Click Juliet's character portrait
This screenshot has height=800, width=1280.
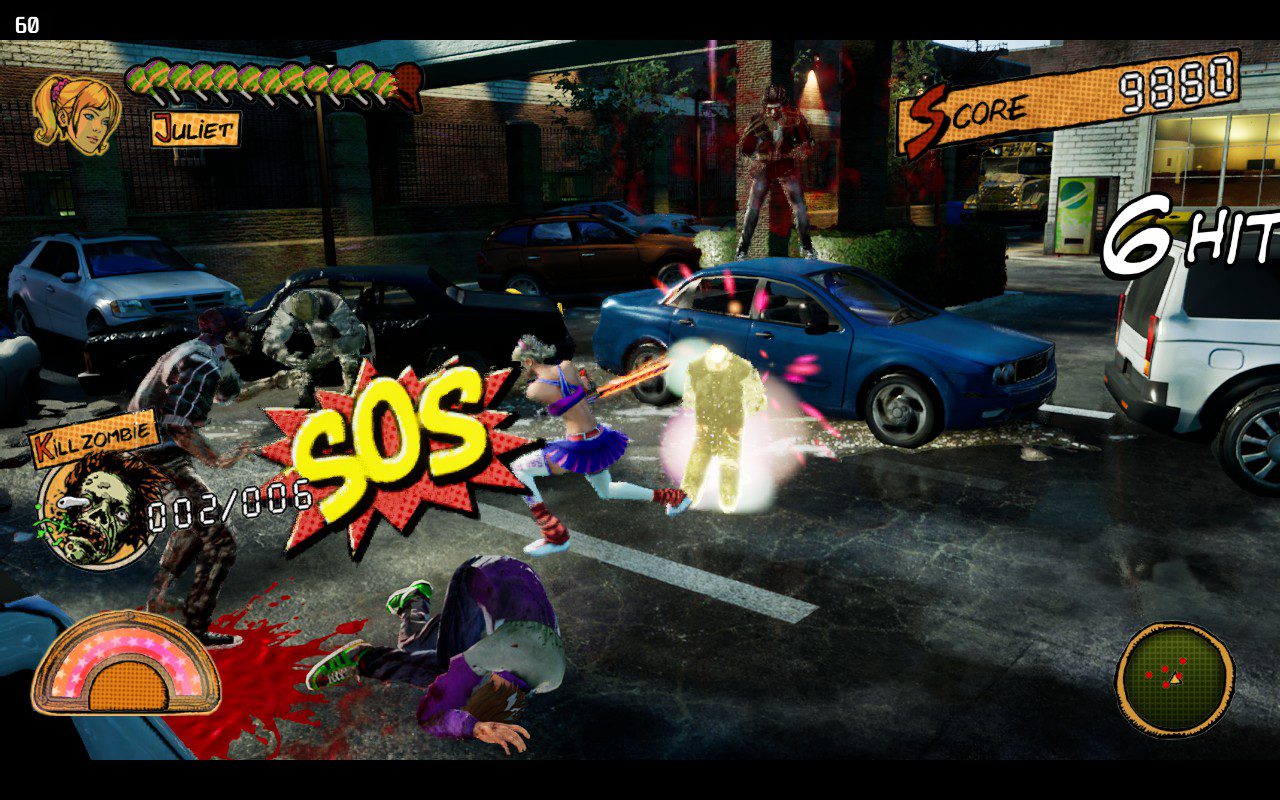click(75, 114)
